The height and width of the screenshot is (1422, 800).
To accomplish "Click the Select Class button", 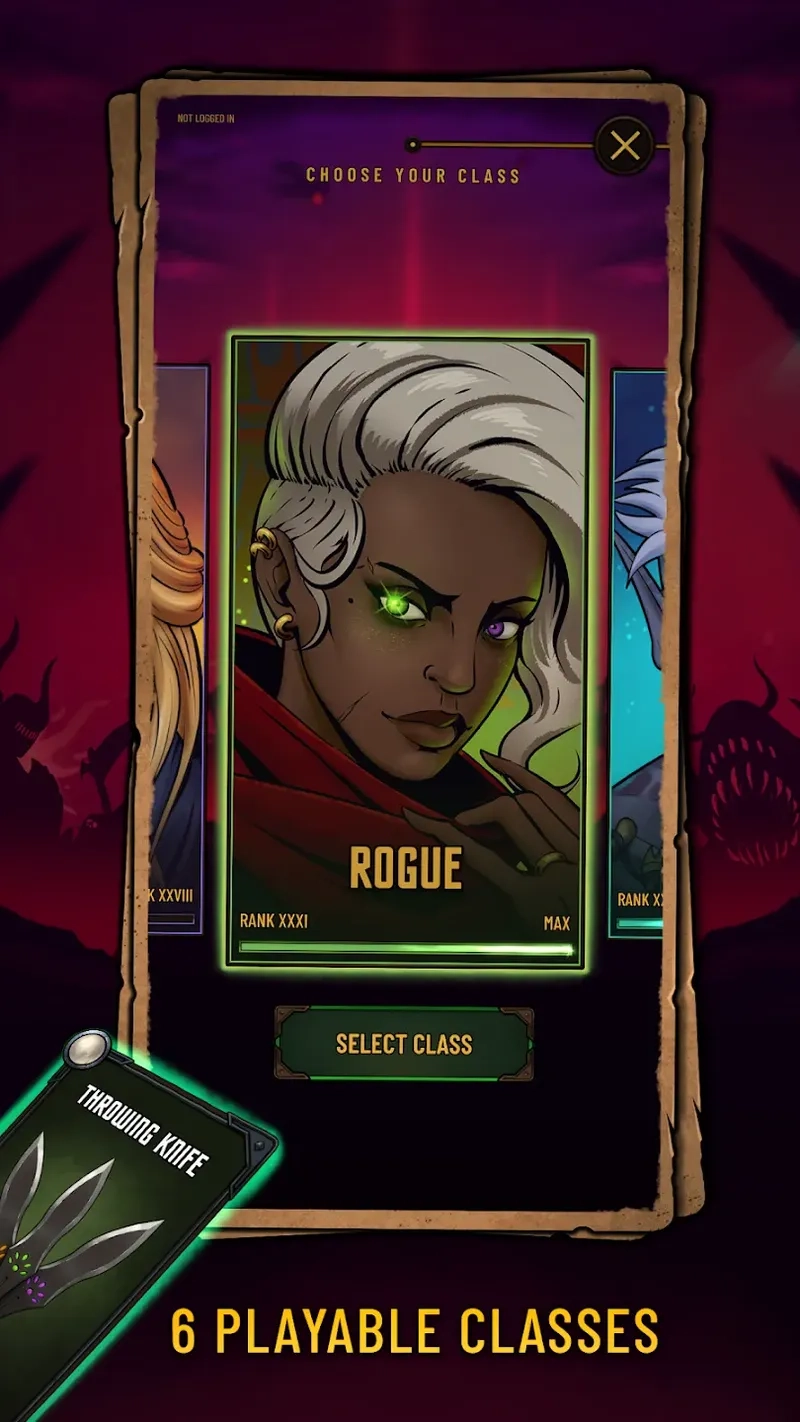I will [404, 1044].
